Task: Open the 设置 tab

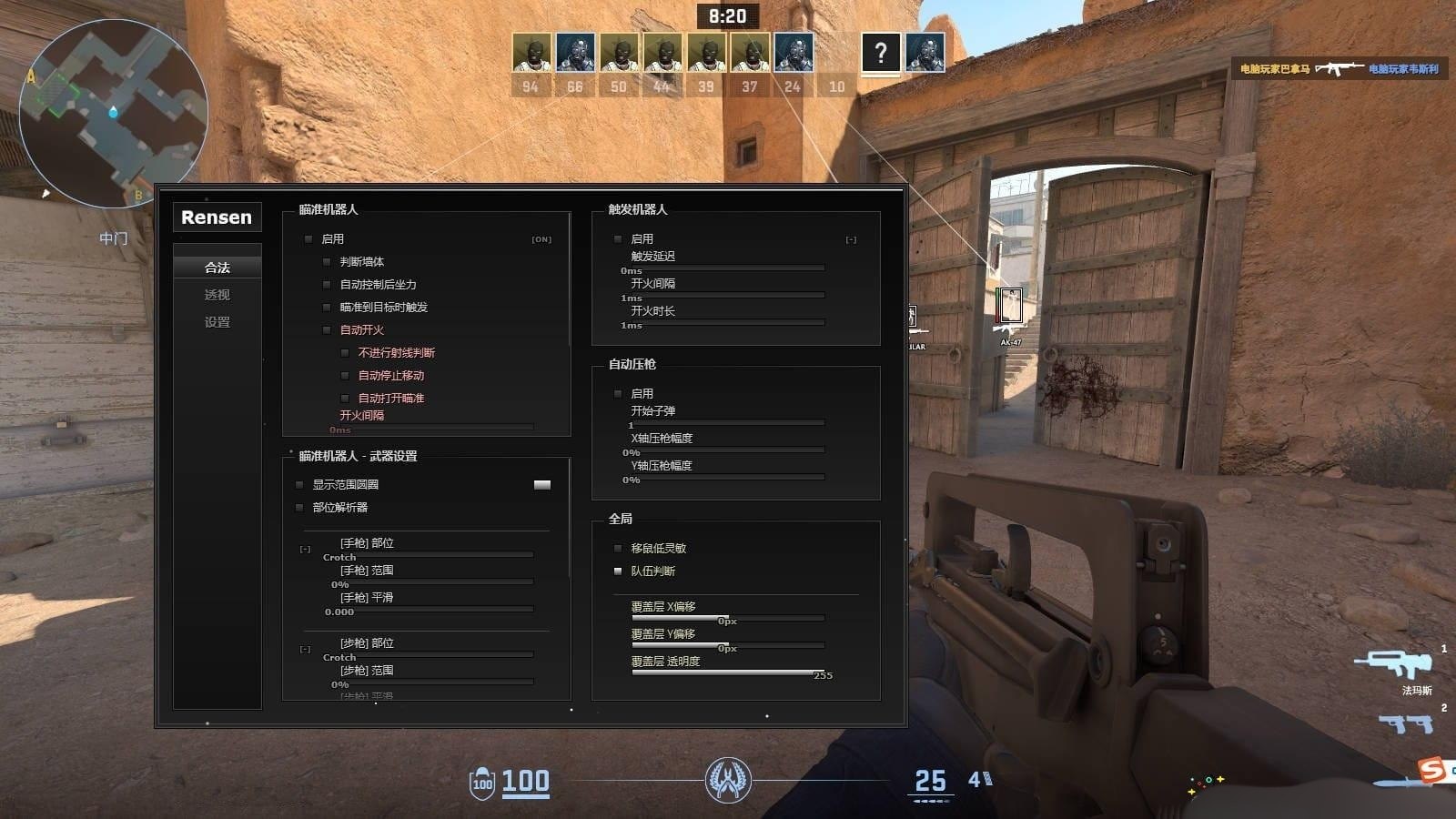Action: 217,322
